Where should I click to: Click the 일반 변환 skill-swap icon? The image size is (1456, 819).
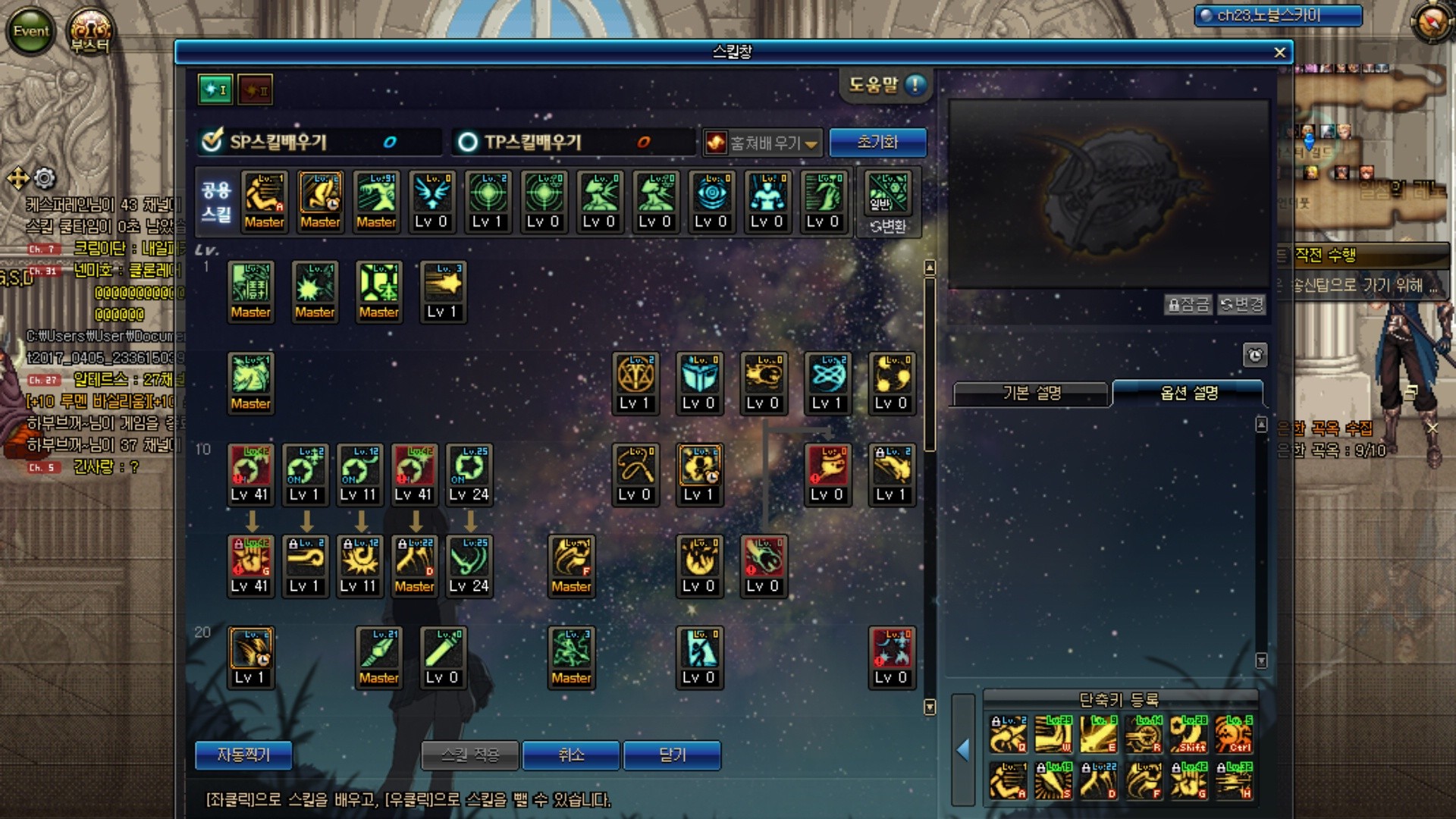click(x=888, y=202)
